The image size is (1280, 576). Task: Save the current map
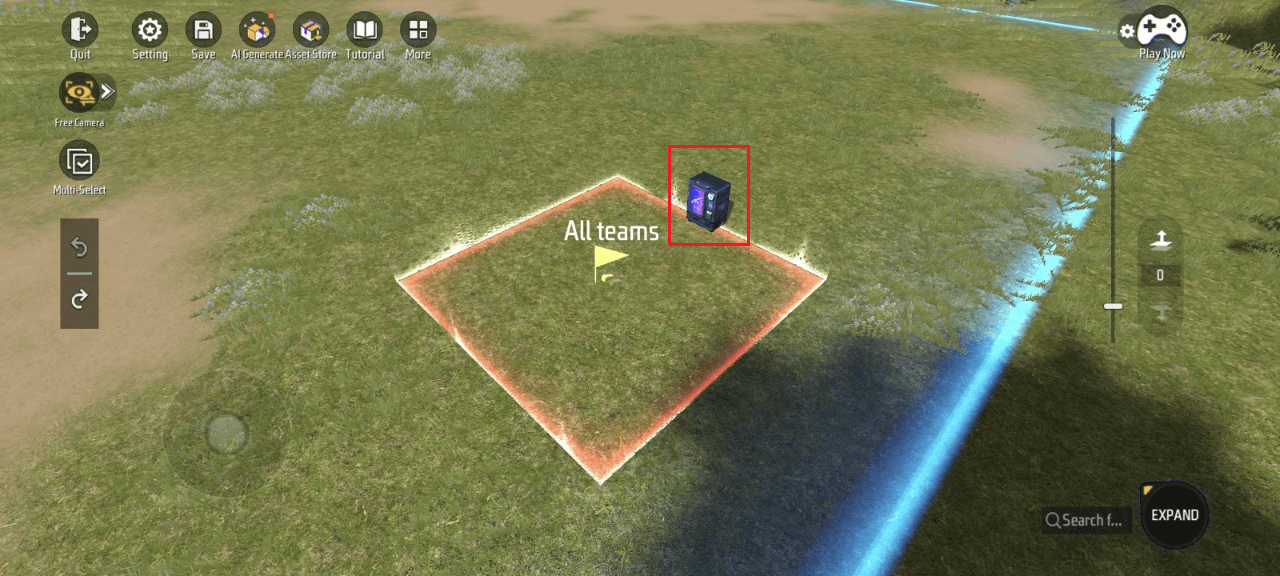click(203, 30)
